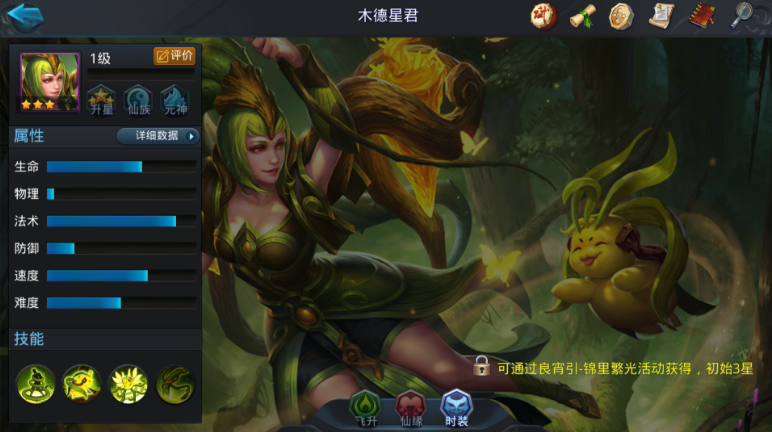
Task: Open the 升星 star upgrade icon
Action: coord(102,100)
